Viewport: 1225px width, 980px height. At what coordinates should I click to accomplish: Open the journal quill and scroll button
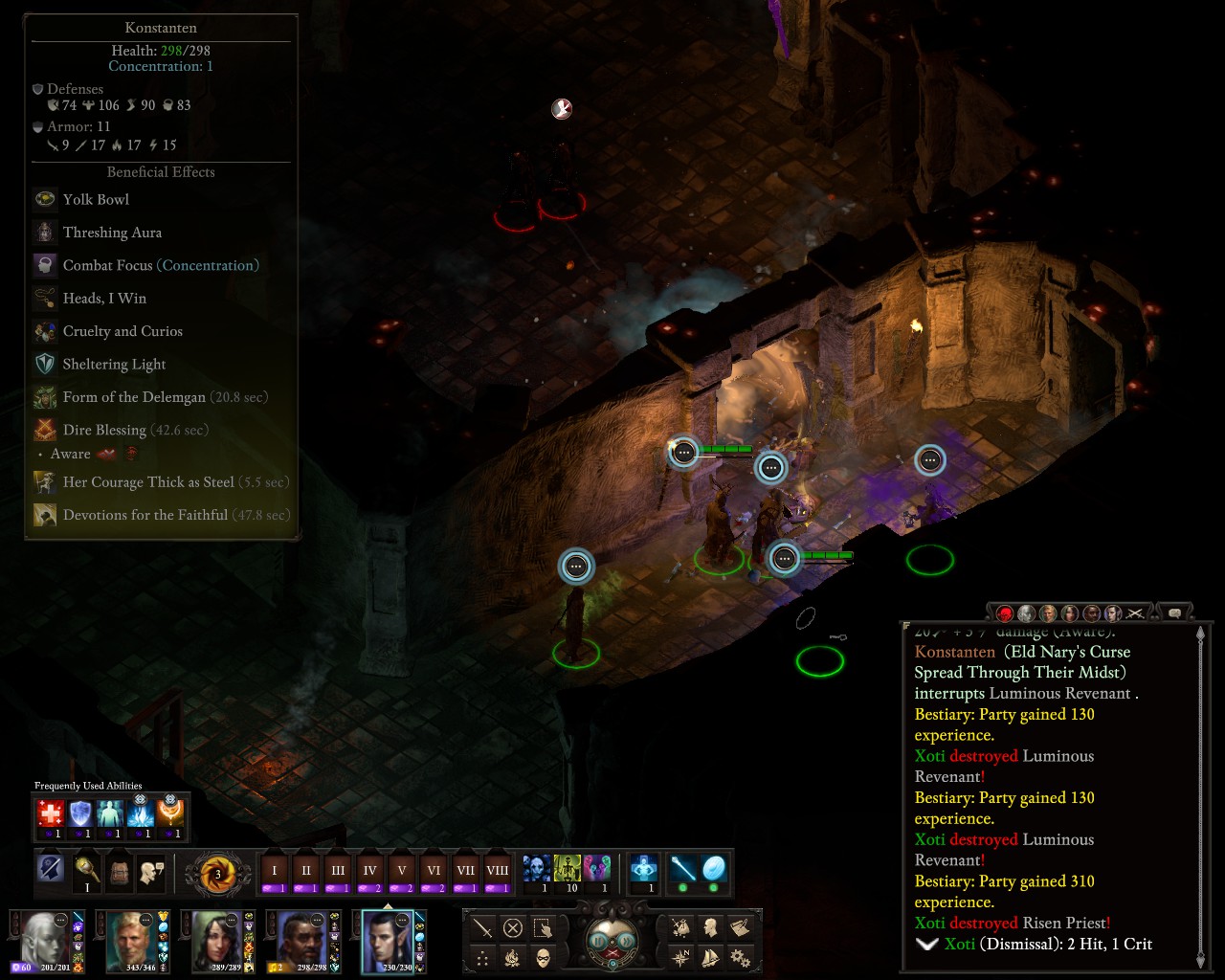click(x=740, y=926)
